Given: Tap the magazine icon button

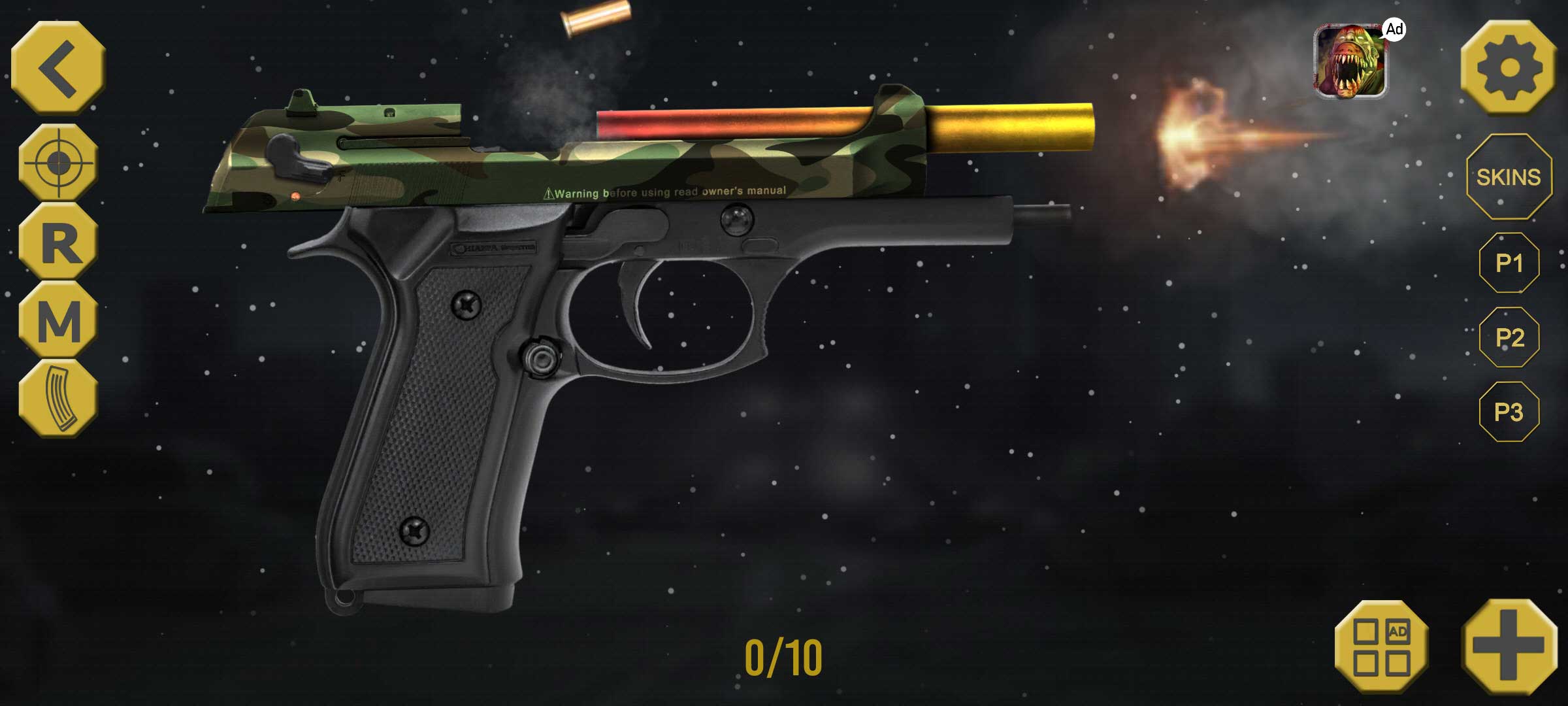Looking at the screenshot, I should 59,399.
